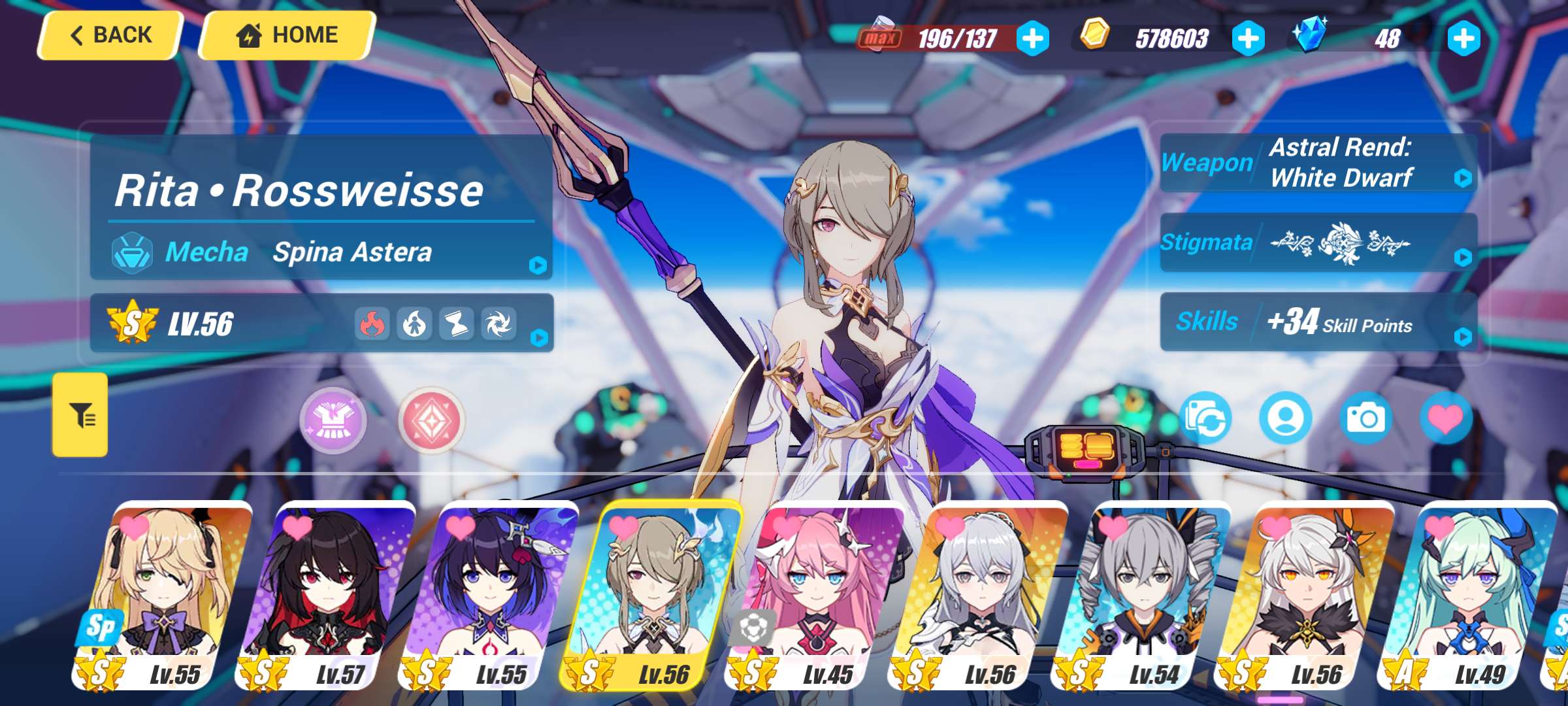Open the Astral Rend: White Dwarf weapon panel
Viewport: 1568px width, 706px height.
pyautogui.click(x=1318, y=163)
